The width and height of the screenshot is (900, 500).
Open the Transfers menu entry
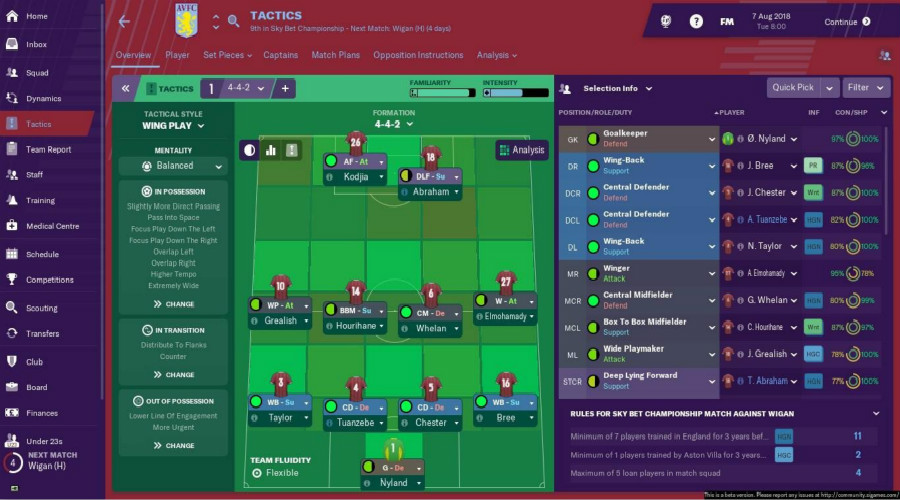(x=42, y=334)
